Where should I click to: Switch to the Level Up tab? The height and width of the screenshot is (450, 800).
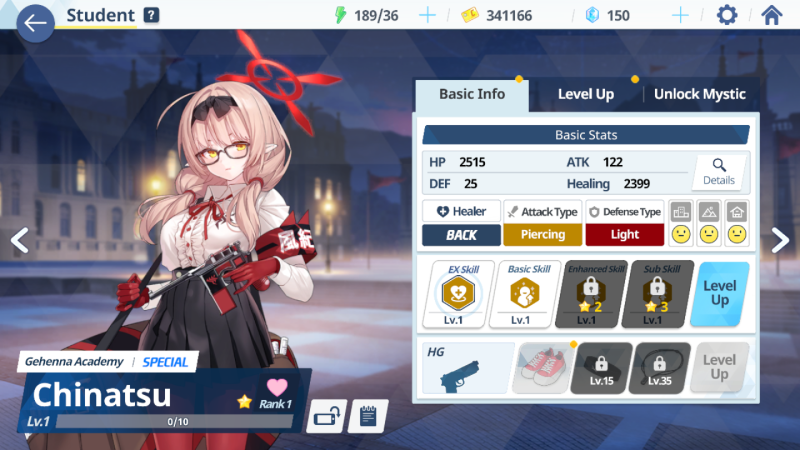click(585, 94)
